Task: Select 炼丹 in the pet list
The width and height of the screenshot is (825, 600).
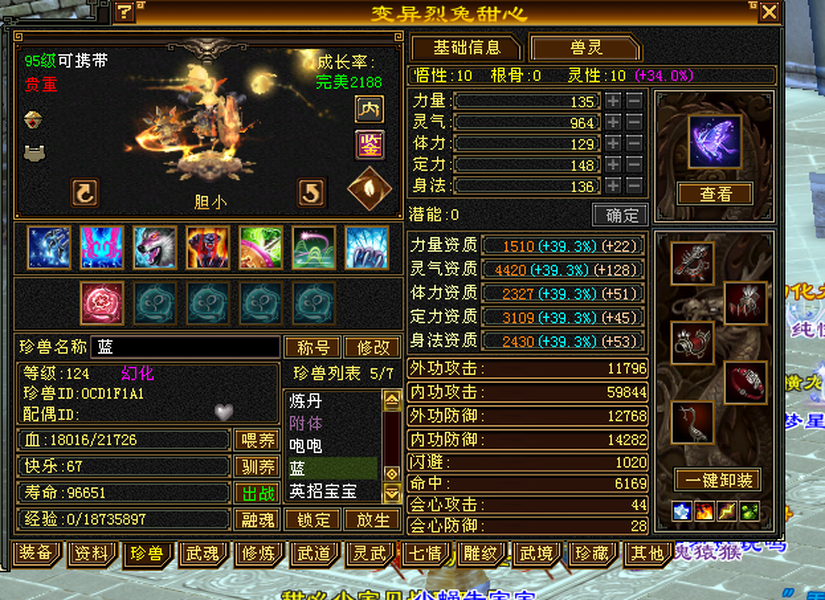Action: [x=330, y=401]
